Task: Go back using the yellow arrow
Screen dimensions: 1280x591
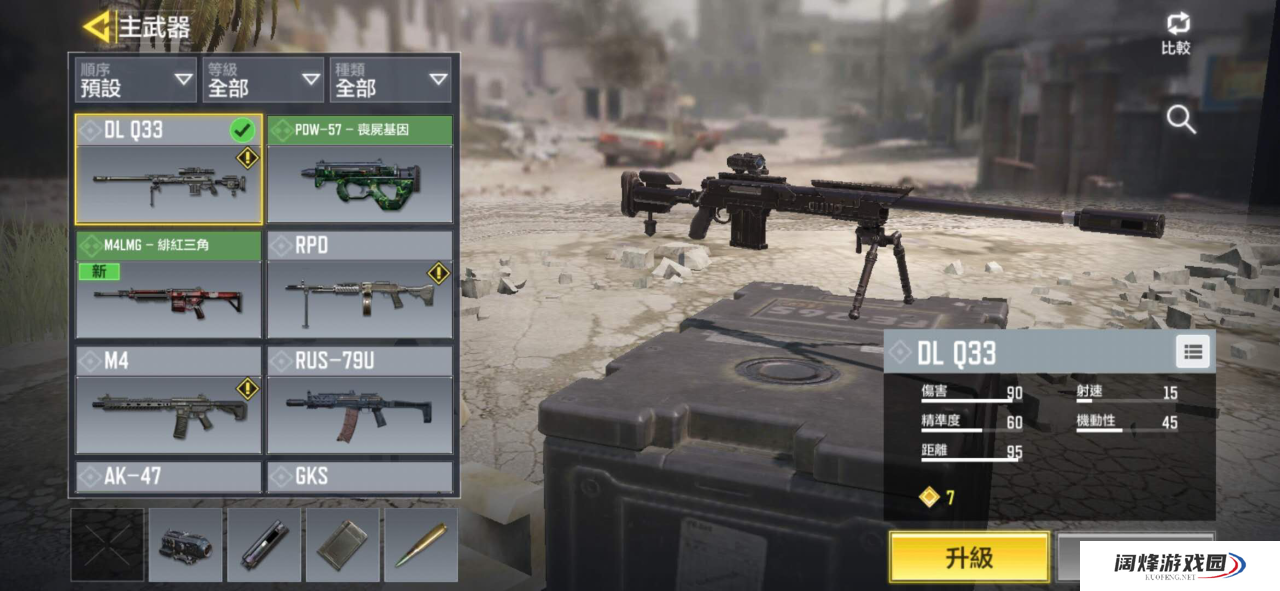Action: 97,27
